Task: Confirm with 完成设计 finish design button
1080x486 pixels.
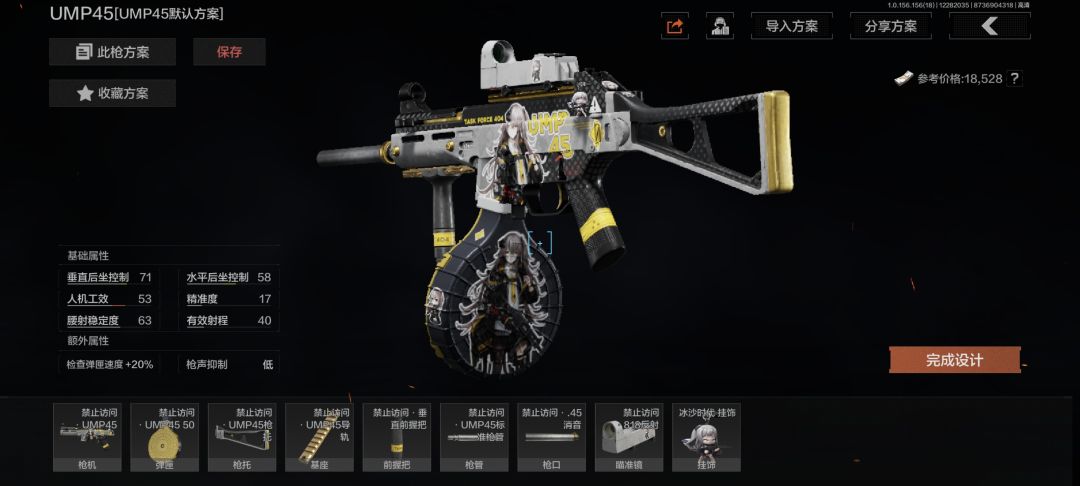Action: [954, 360]
